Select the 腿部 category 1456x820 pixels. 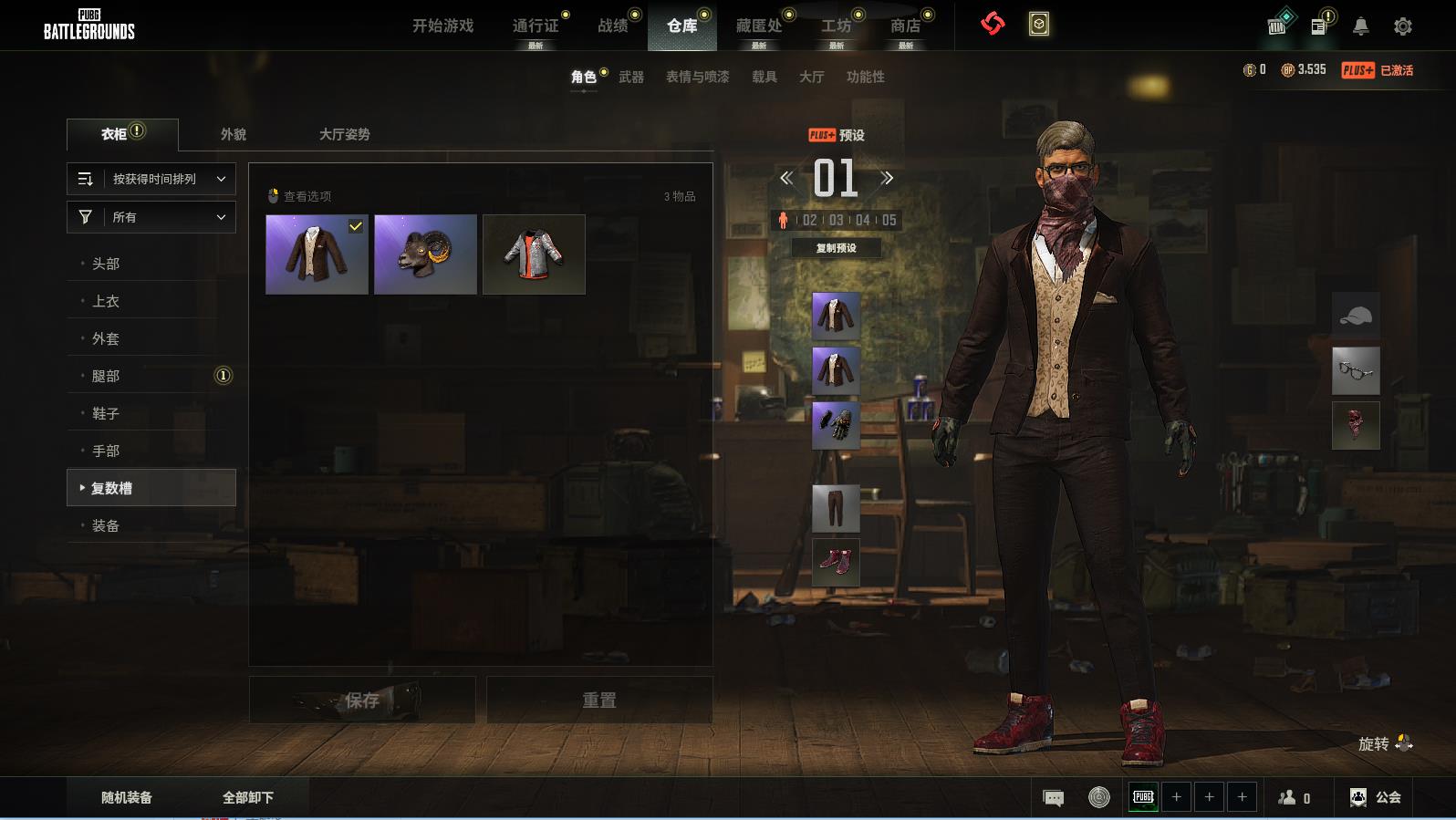pos(106,376)
